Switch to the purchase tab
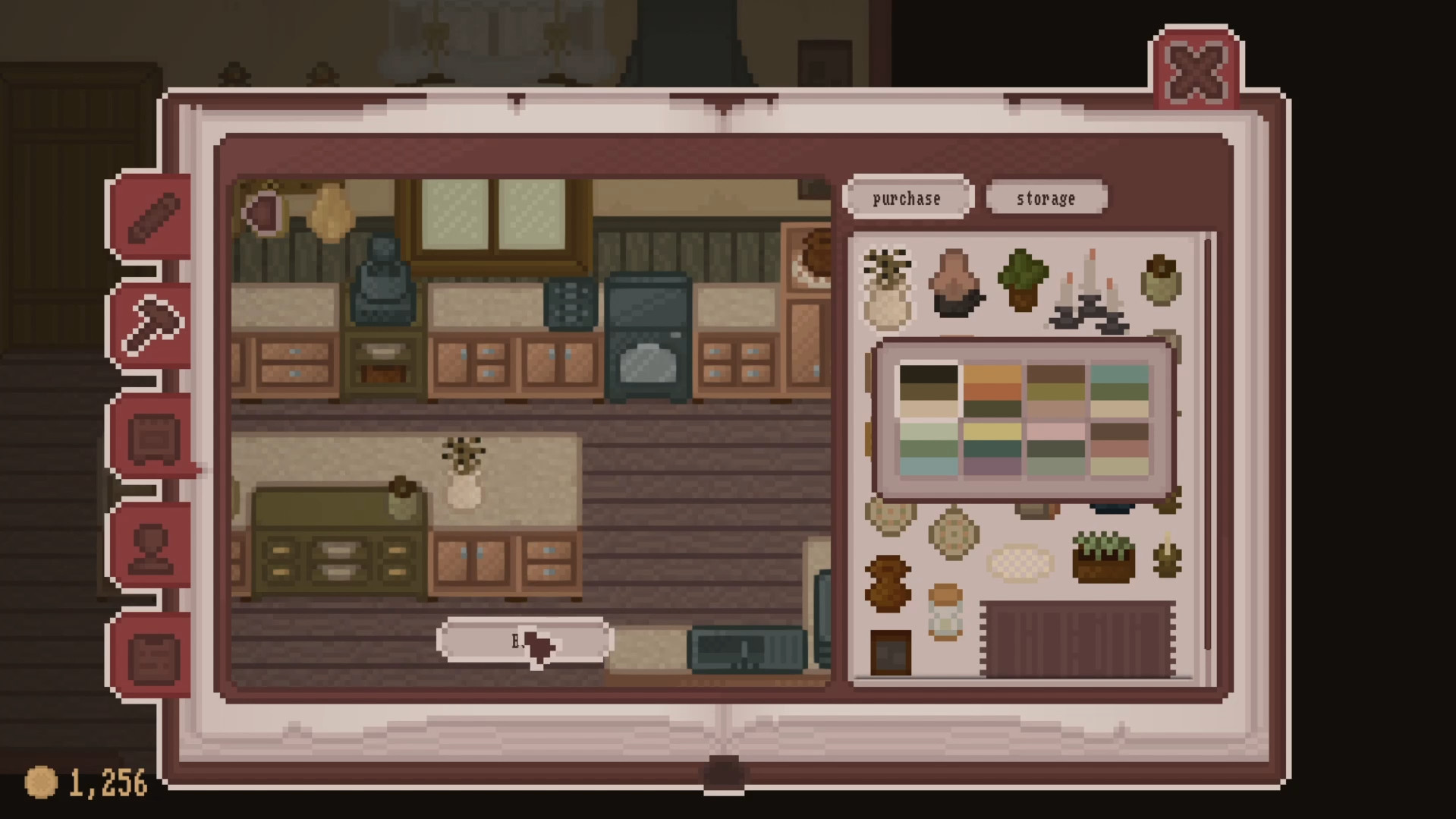1456x819 pixels. click(907, 198)
